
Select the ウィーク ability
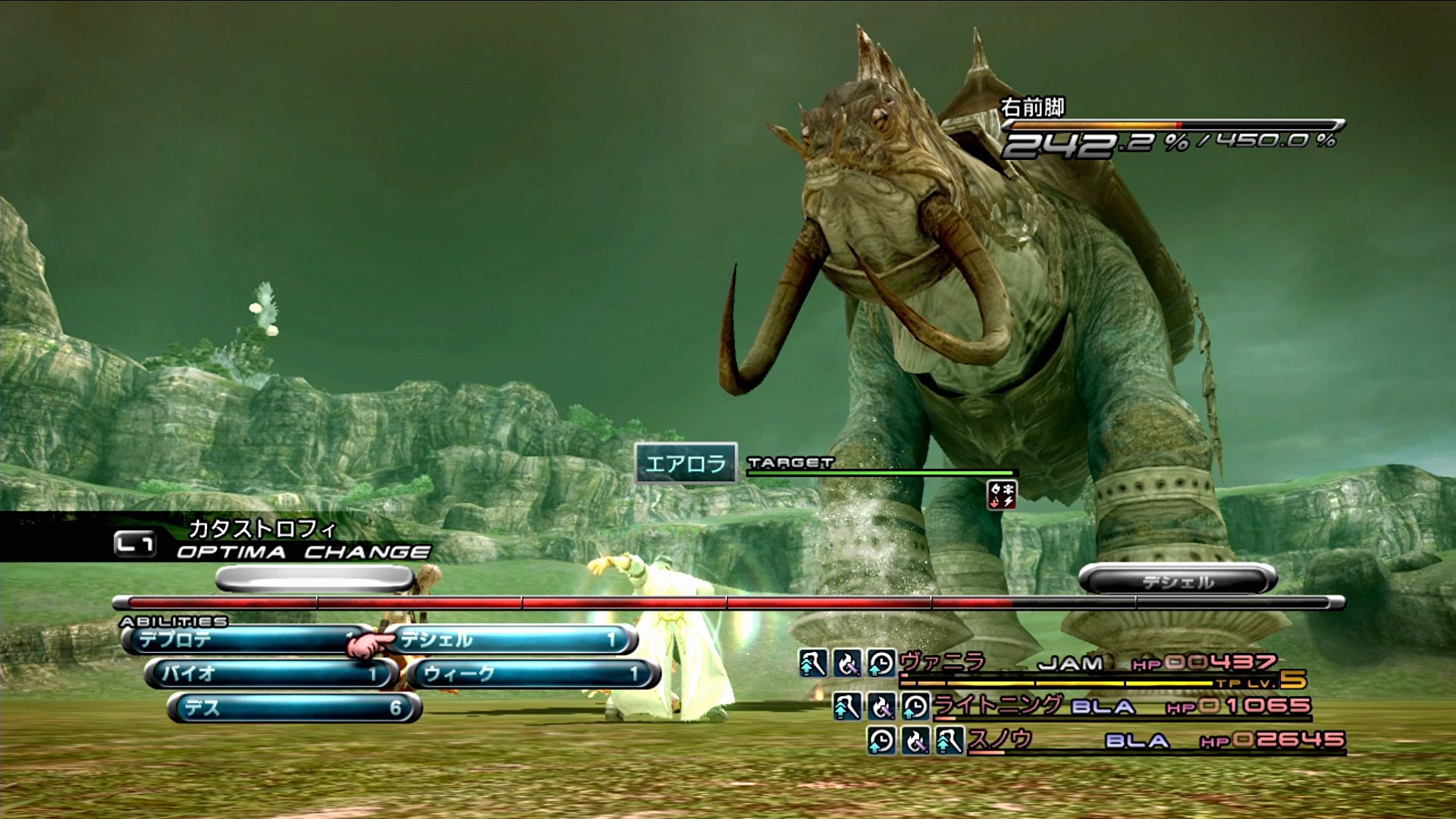coord(532,673)
